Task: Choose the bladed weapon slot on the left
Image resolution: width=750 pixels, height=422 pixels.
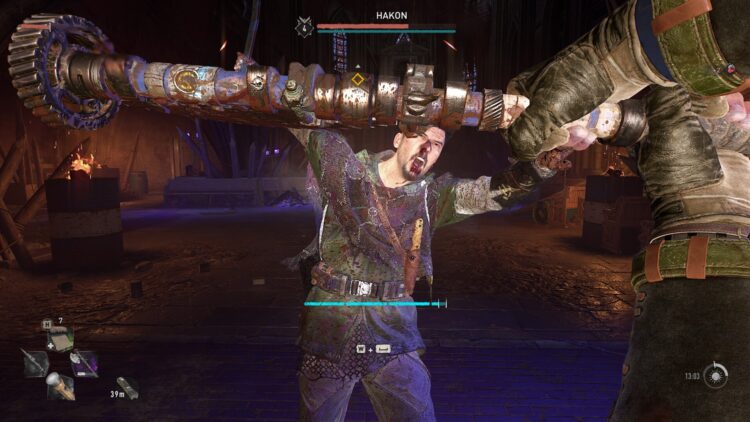Action: coord(35,363)
